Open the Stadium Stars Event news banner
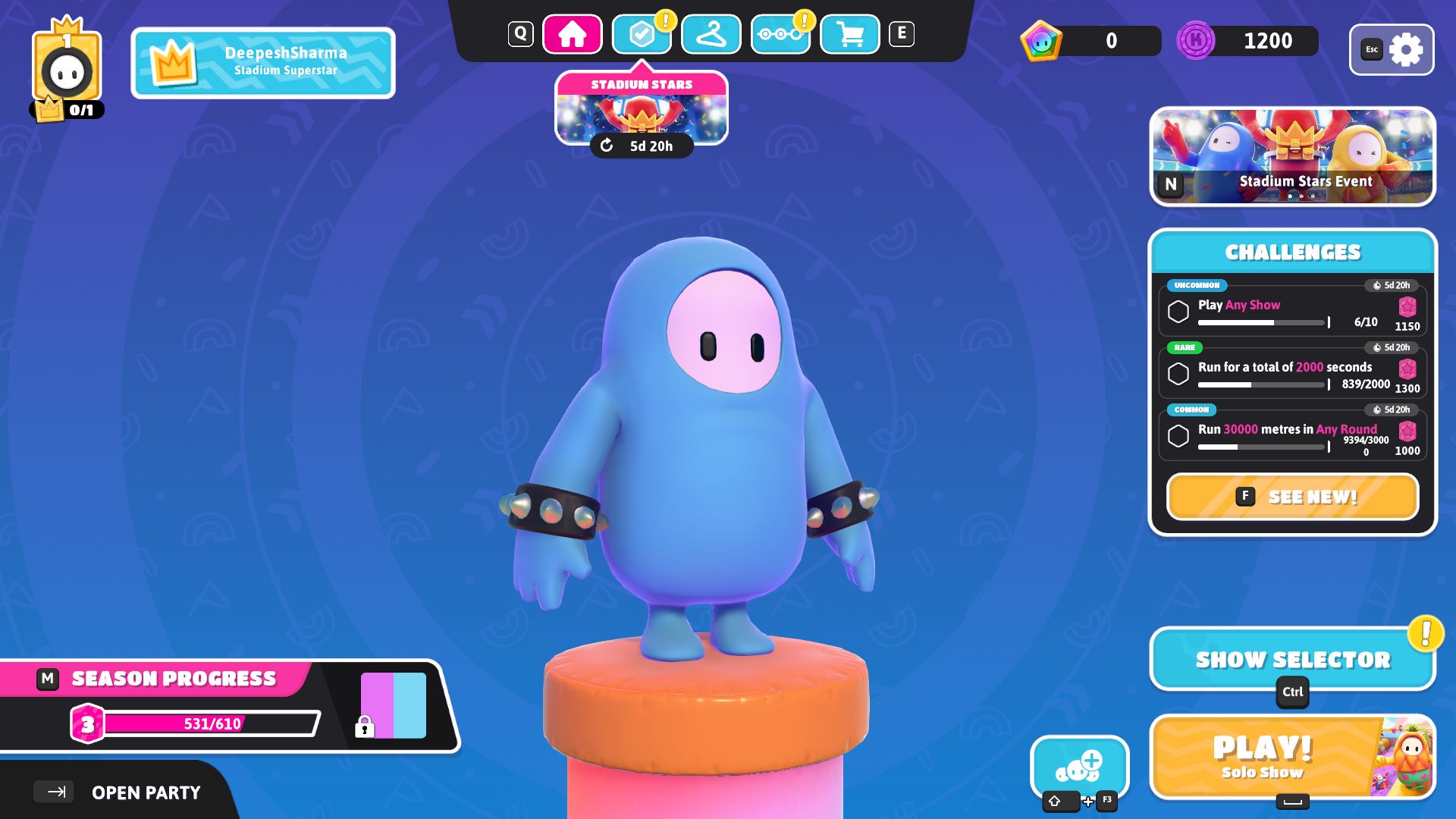The image size is (1456, 819). pos(1292,156)
